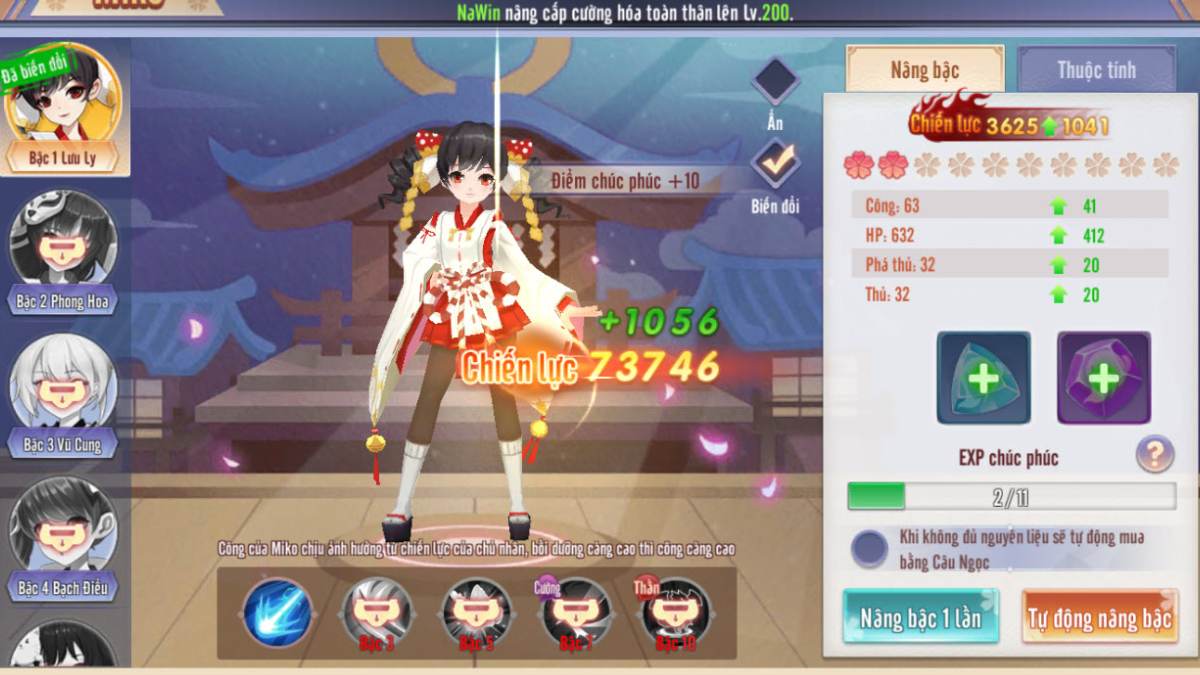
Task: View the blue energy blast skill
Action: [x=277, y=612]
